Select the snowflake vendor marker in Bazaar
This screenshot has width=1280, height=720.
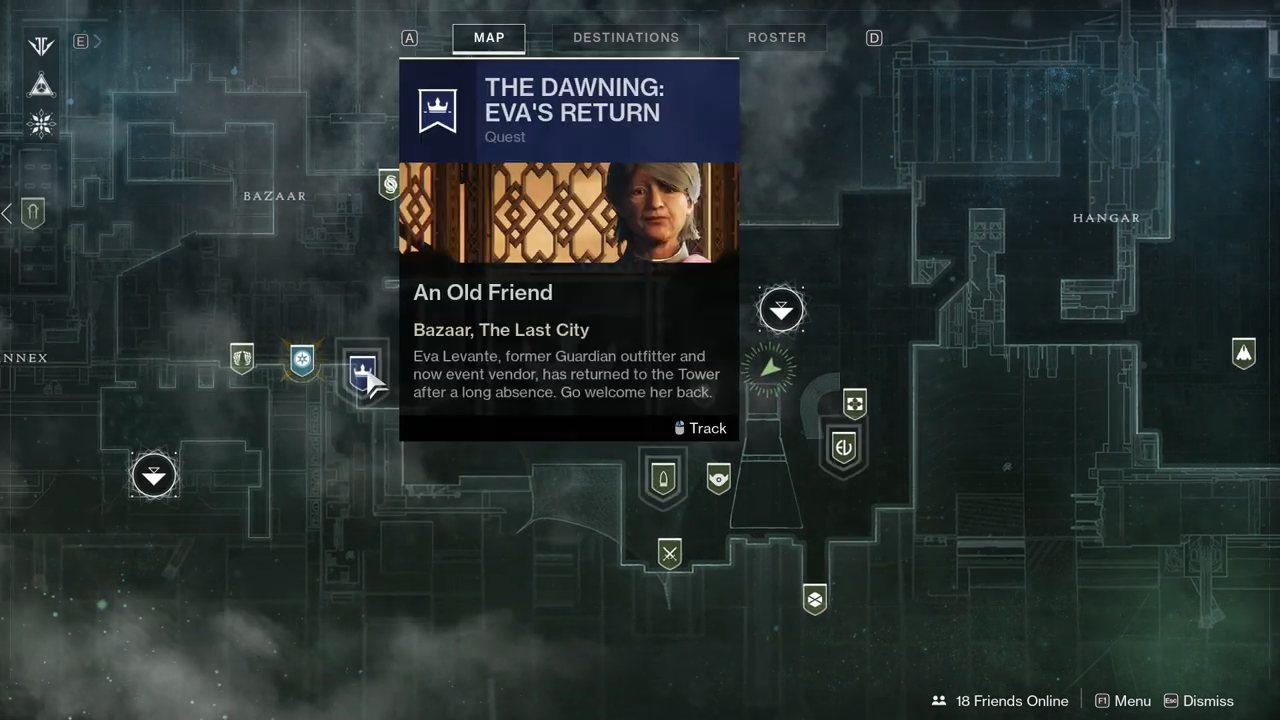click(302, 358)
